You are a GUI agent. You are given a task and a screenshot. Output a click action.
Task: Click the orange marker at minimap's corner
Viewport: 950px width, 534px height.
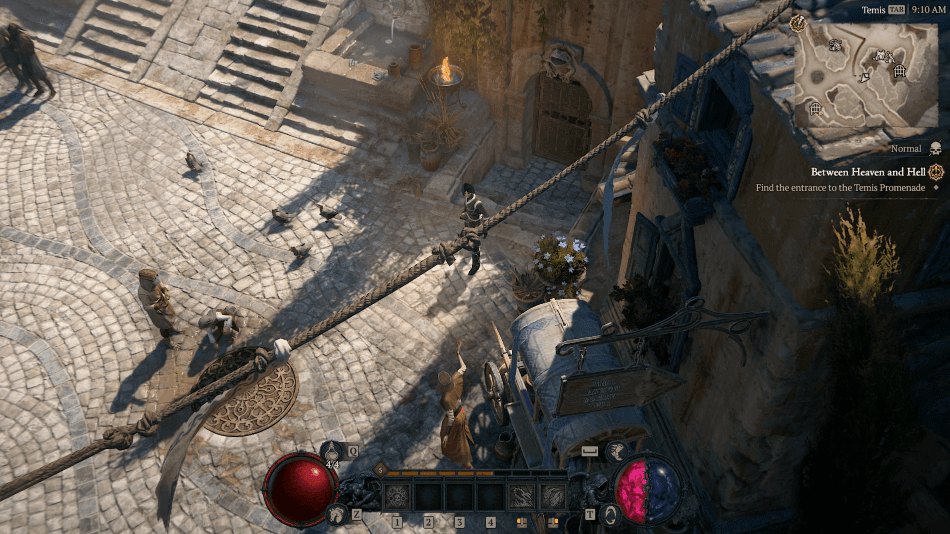coord(798,22)
